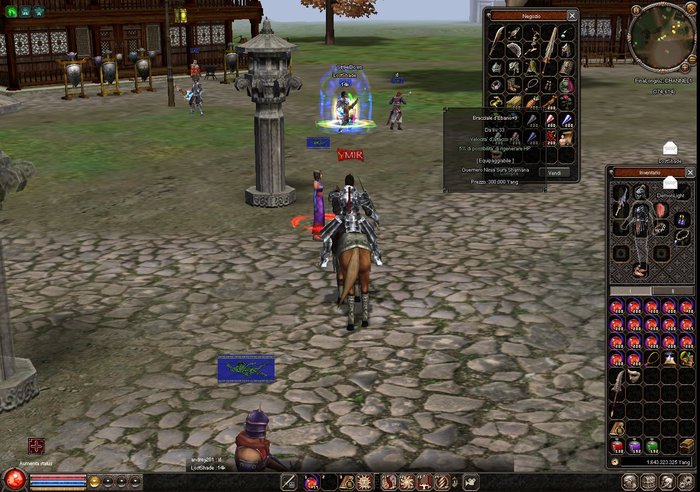Screen dimensions: 700x492
Task: Click the Vendi sell button
Action: (x=555, y=172)
